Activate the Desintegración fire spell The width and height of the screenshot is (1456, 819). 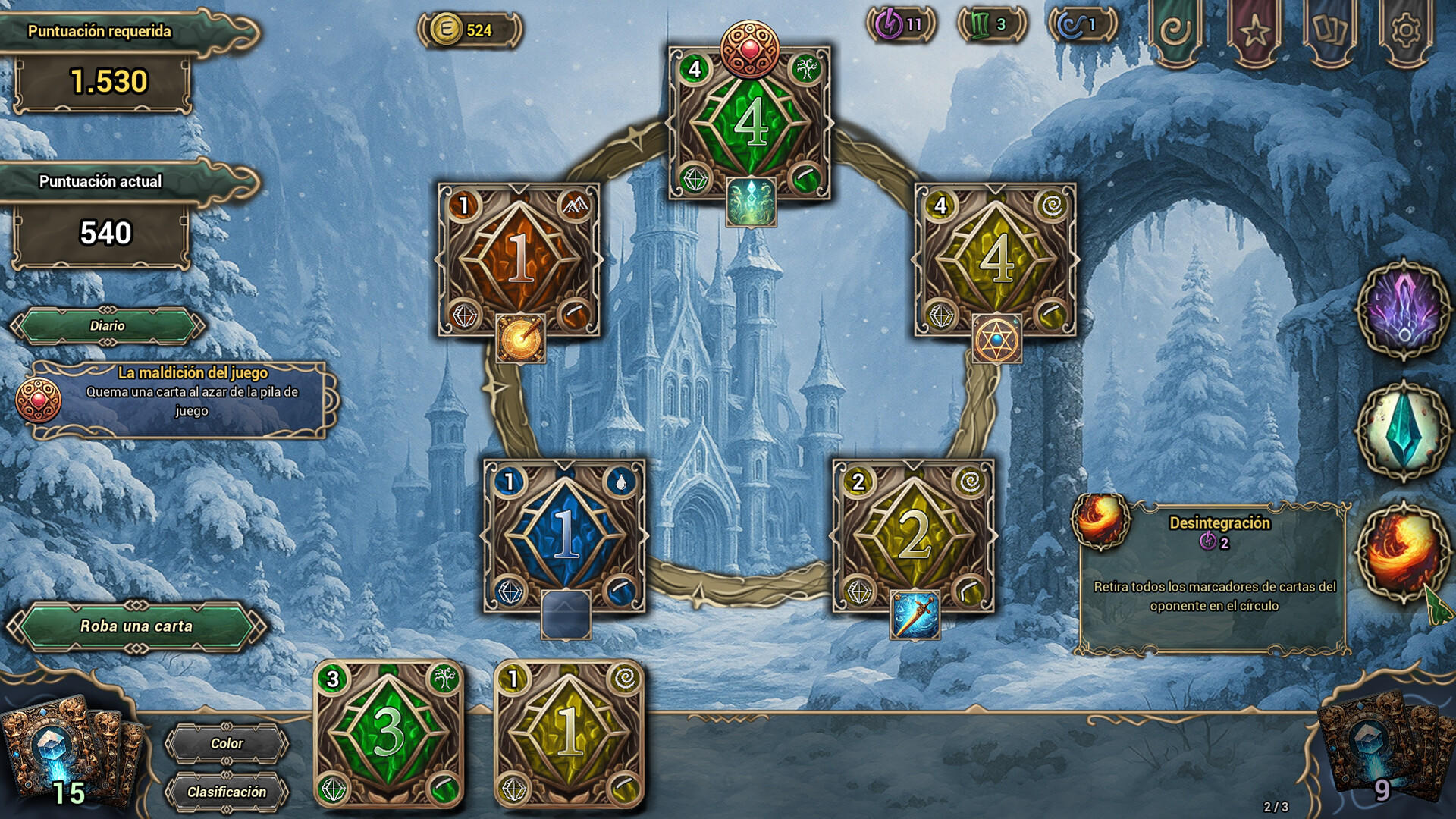1403,551
